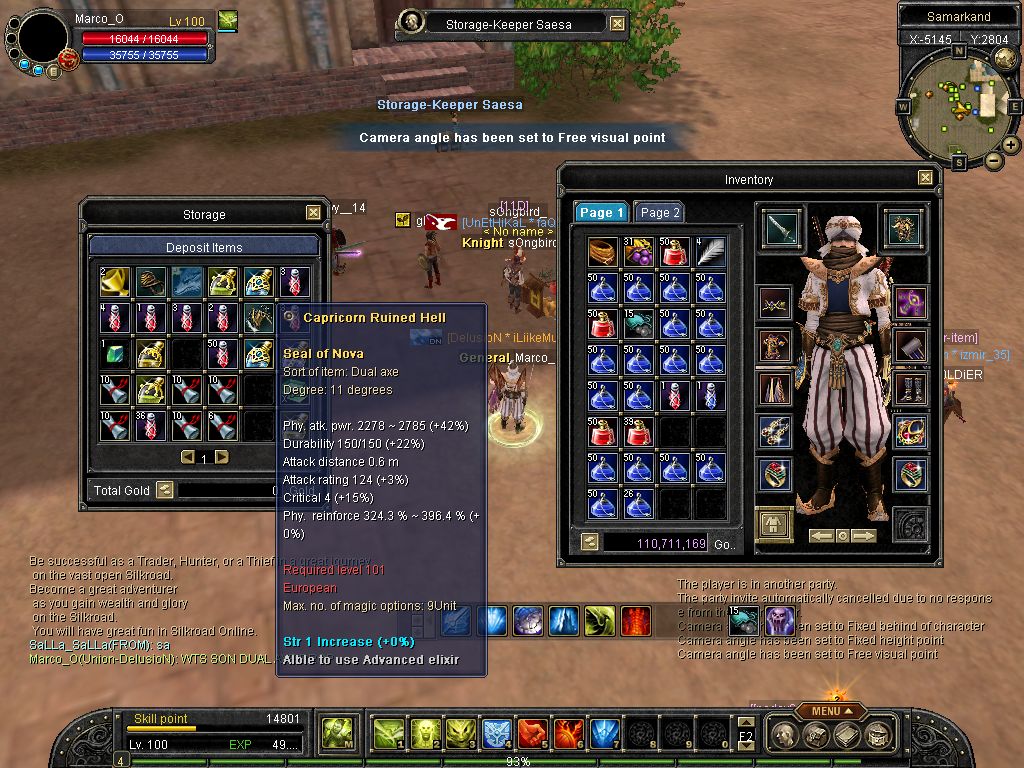
Task: Close the Inventory window
Action: [x=924, y=178]
